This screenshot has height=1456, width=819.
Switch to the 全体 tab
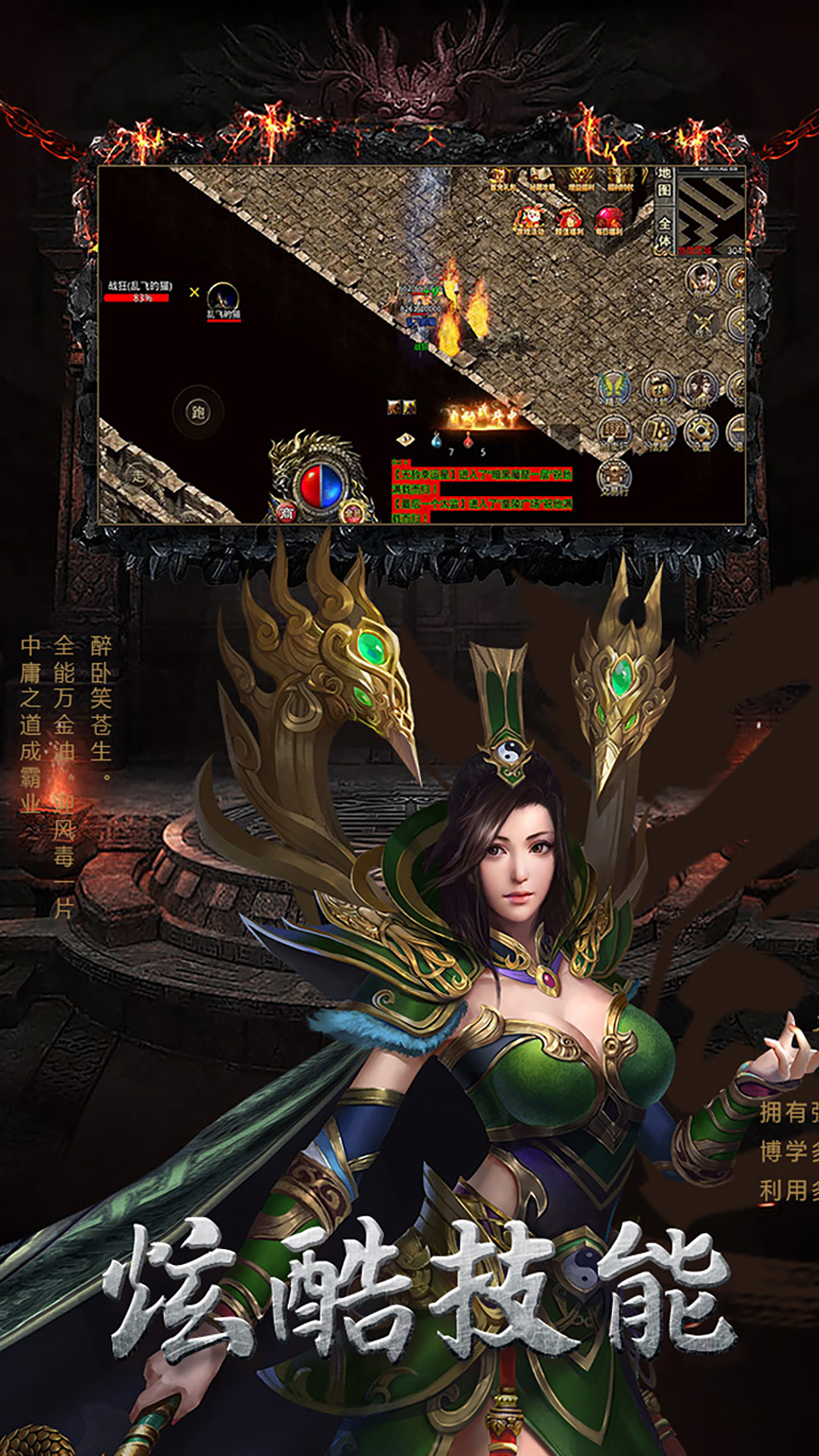(x=664, y=232)
